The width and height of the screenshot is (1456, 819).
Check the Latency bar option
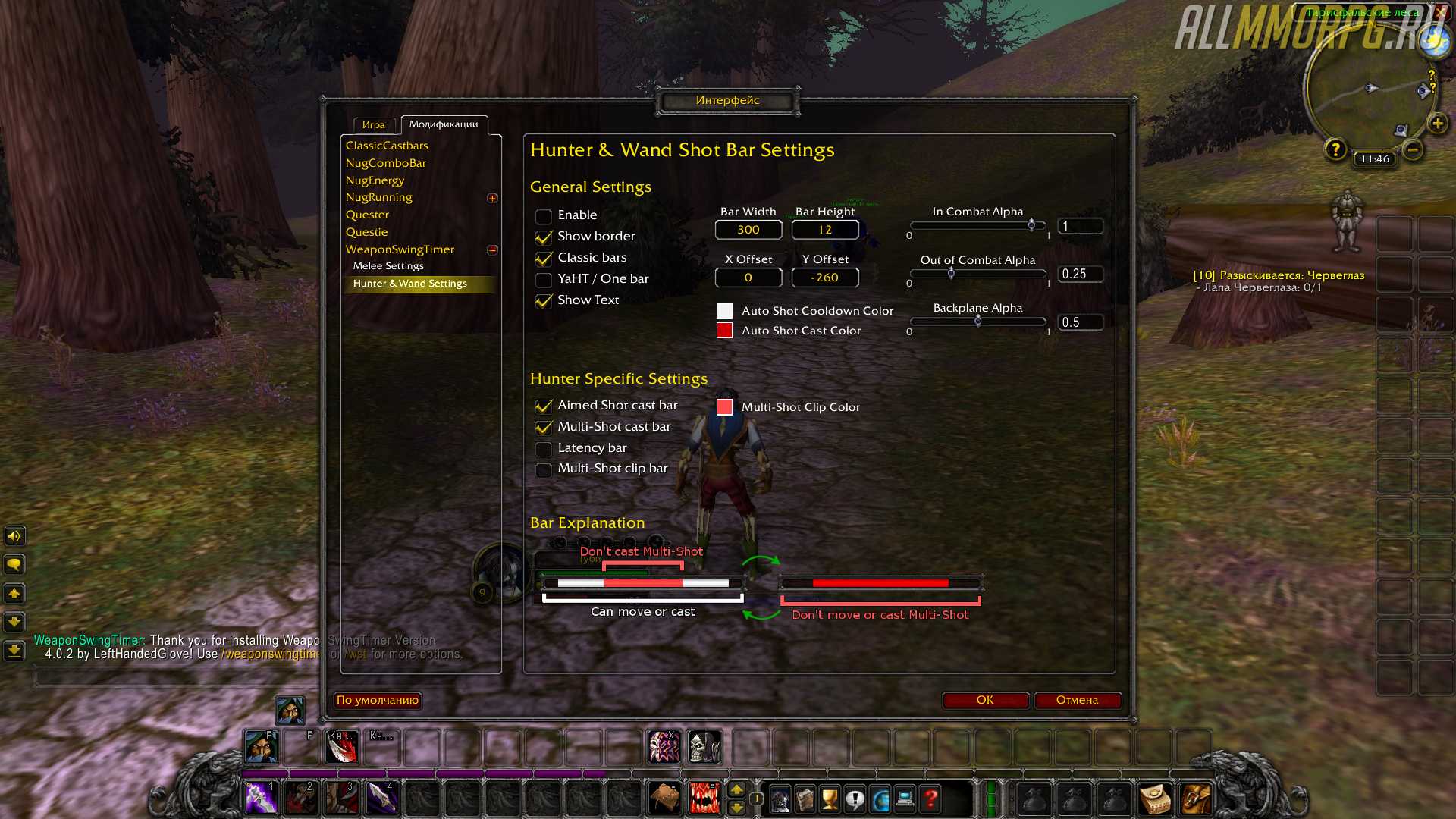click(544, 449)
